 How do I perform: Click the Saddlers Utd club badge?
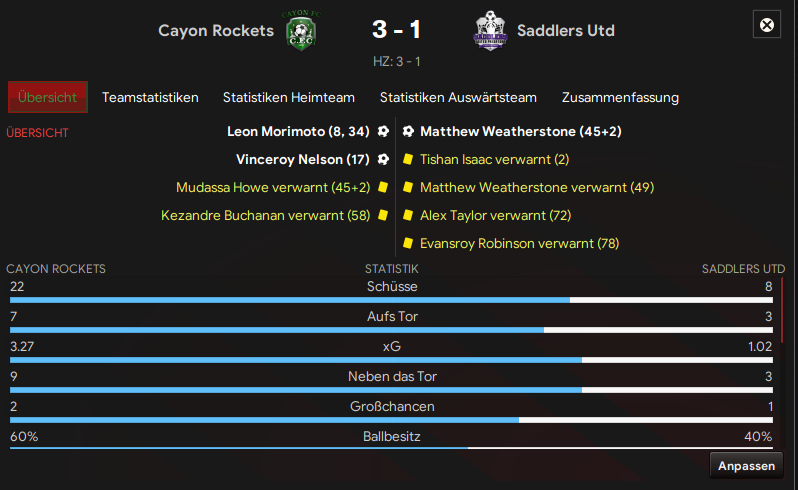pos(490,31)
